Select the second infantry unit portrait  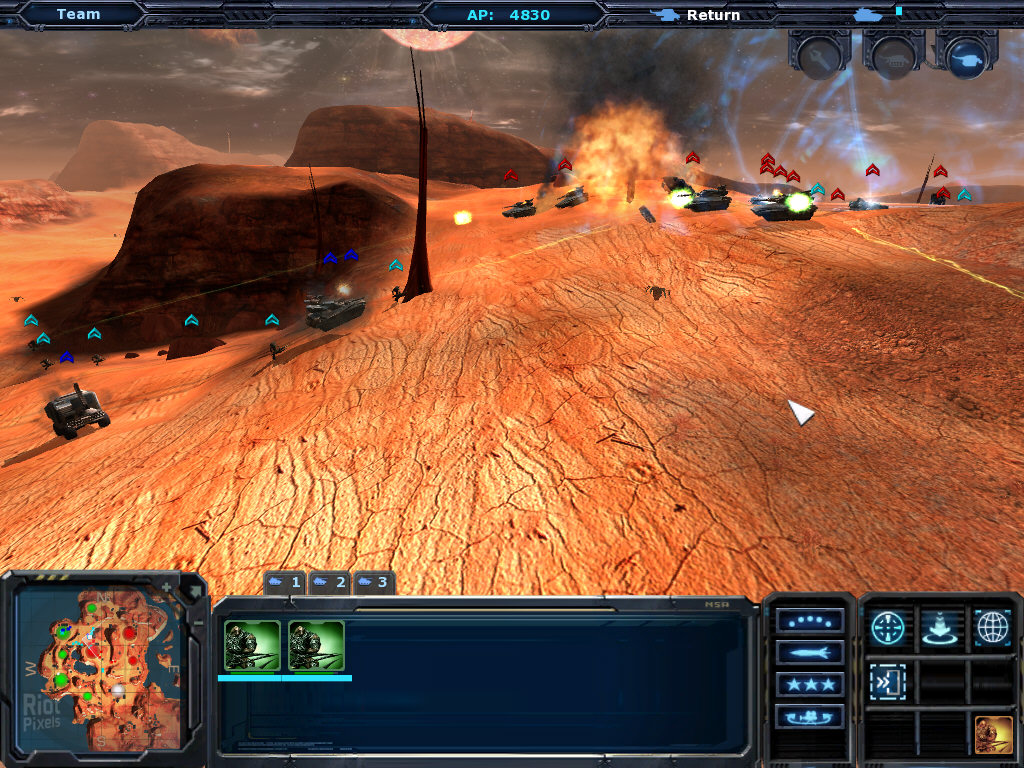316,645
